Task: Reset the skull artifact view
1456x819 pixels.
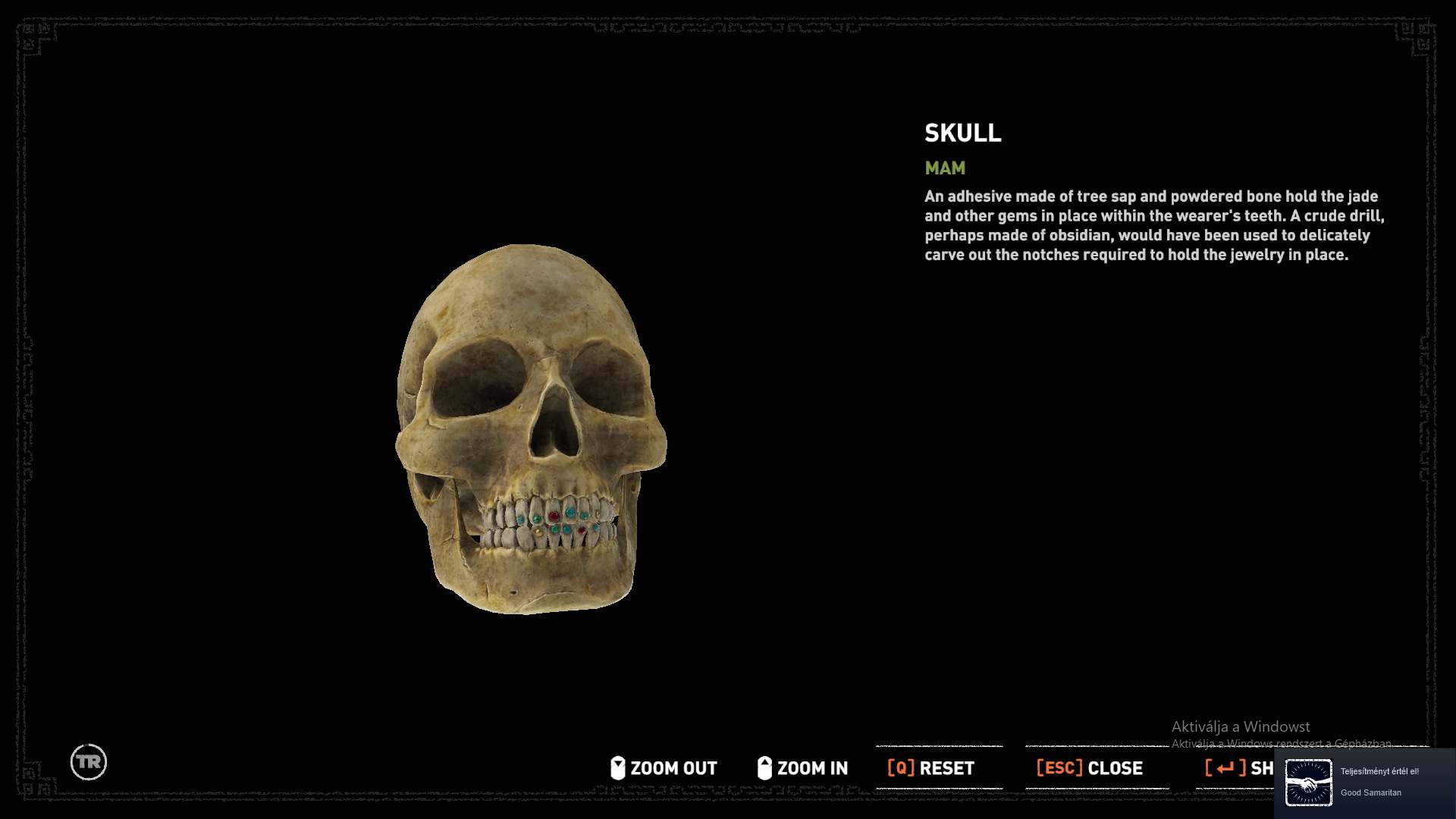Action: (x=931, y=768)
